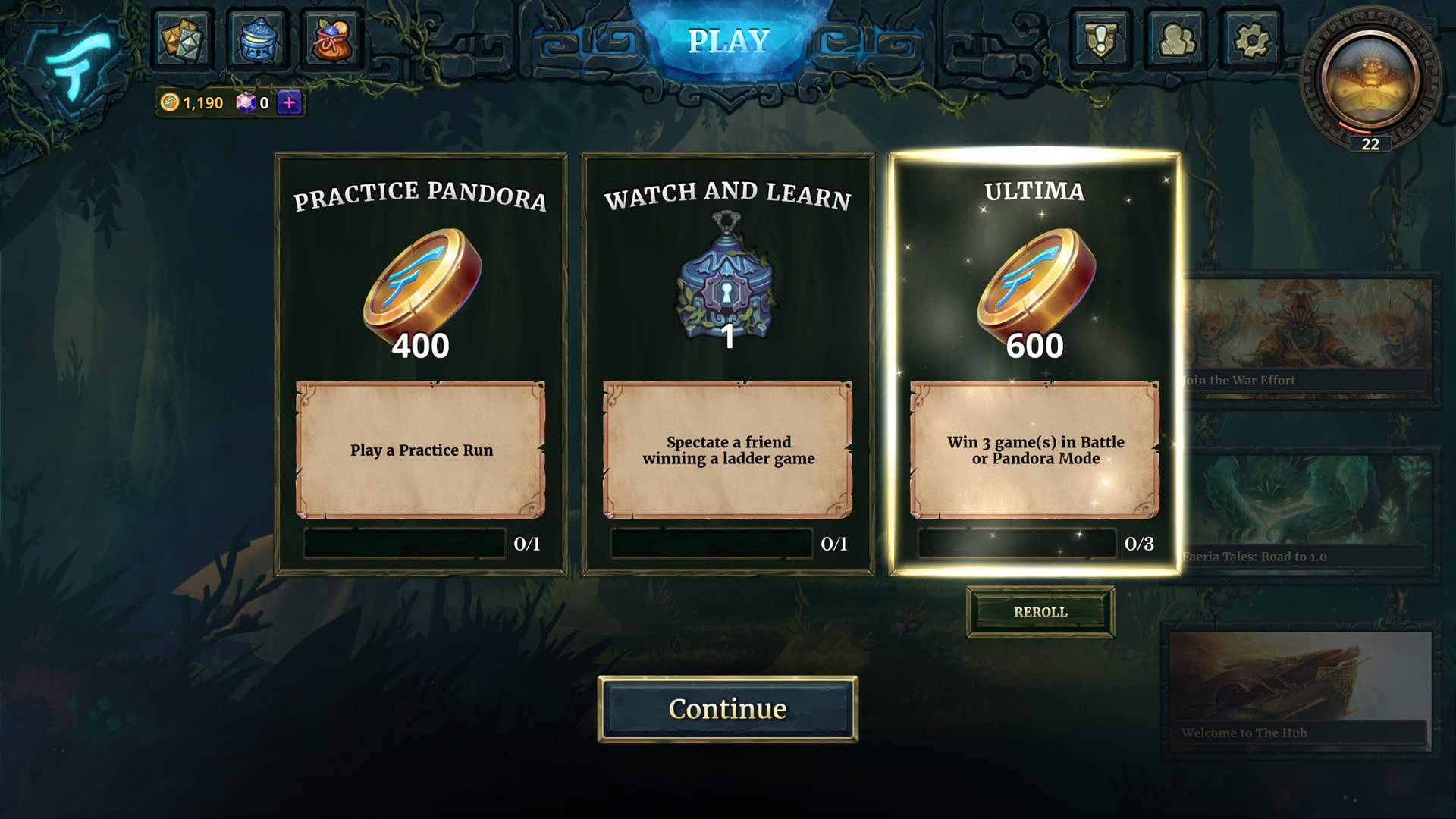Viewport: 1456px width, 819px height.
Task: Open the Join the War Effort news
Action: click(x=1306, y=337)
